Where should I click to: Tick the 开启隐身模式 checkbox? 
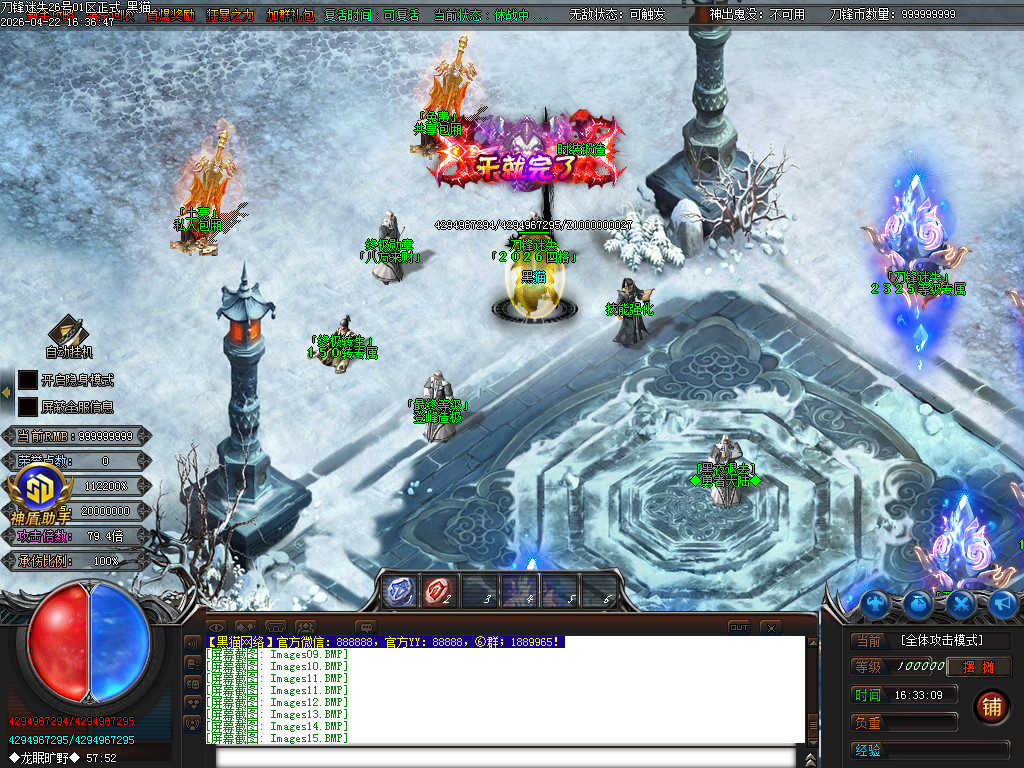tap(28, 380)
